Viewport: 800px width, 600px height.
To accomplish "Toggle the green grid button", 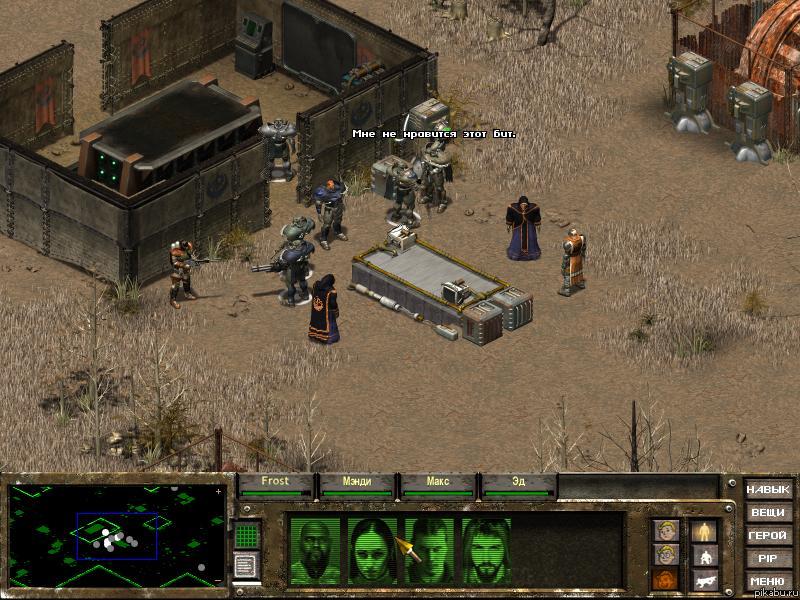I will [247, 535].
